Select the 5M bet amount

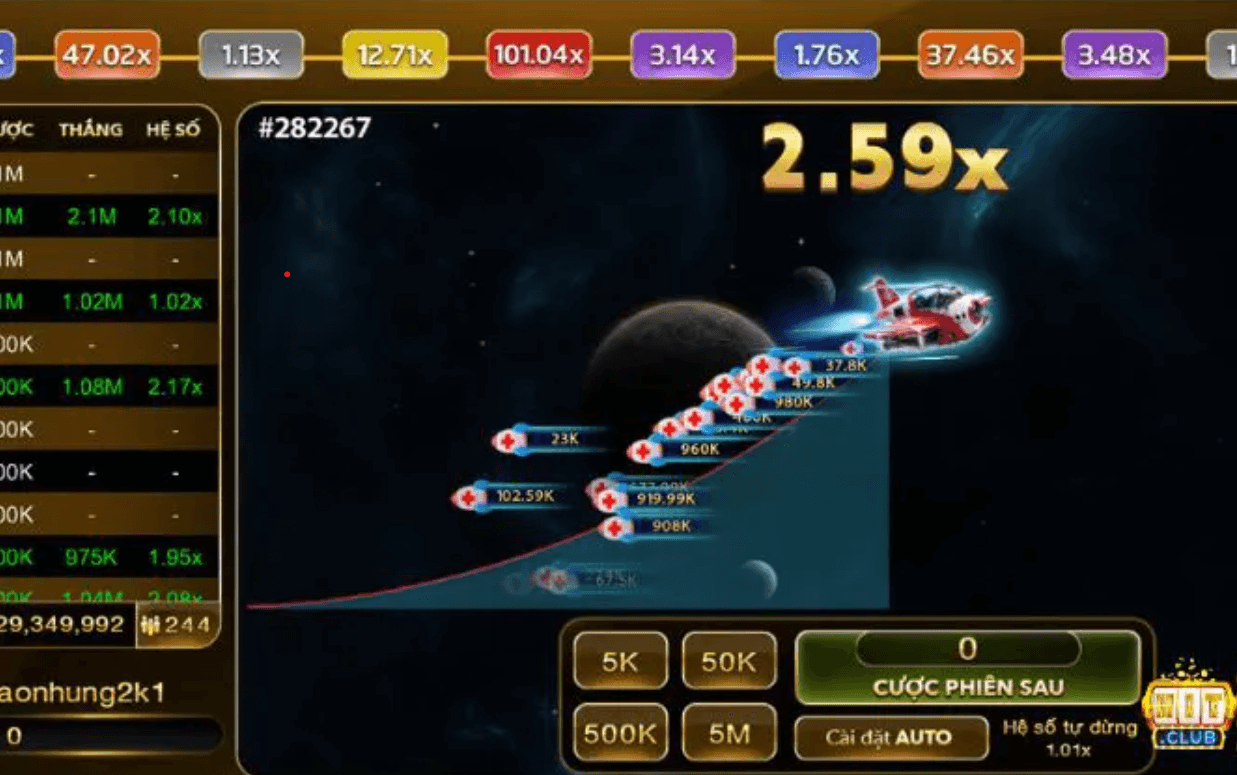729,733
